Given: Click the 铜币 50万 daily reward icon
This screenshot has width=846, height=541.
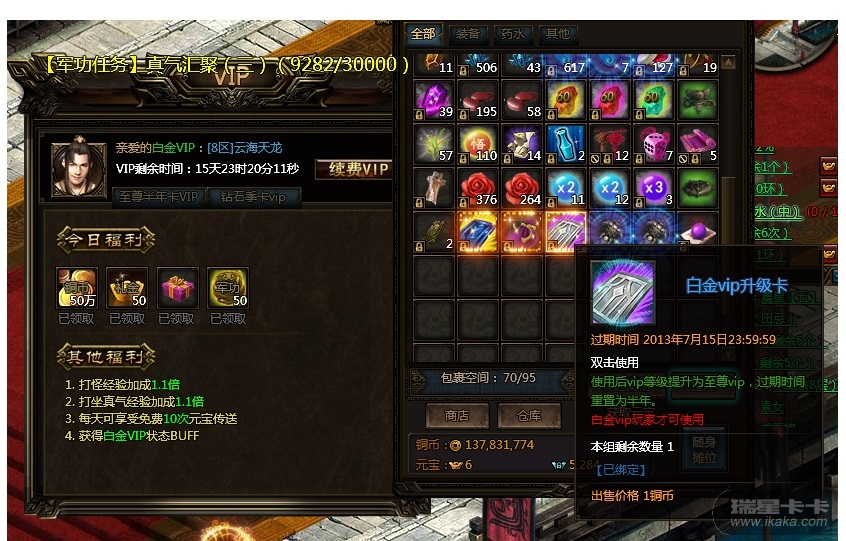Looking at the screenshot, I should click(77, 288).
